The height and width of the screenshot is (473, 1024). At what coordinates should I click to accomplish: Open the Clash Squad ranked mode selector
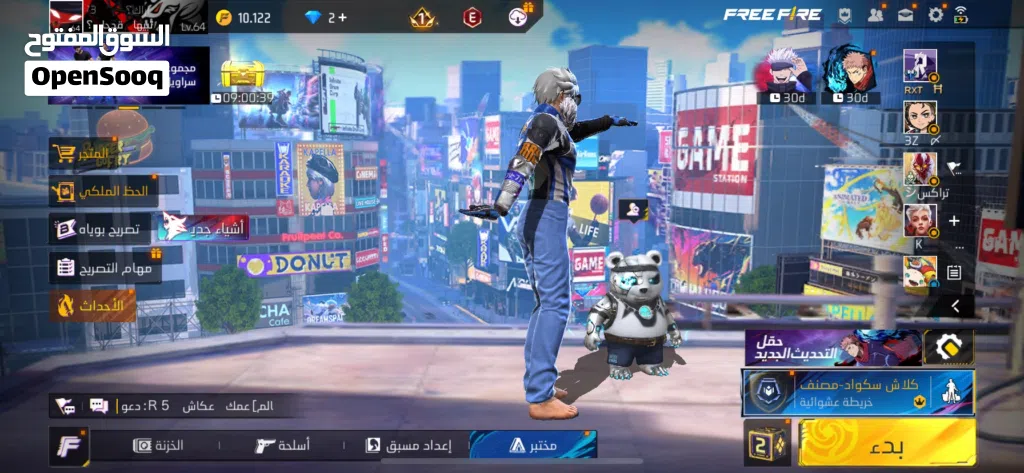pyautogui.click(x=859, y=392)
